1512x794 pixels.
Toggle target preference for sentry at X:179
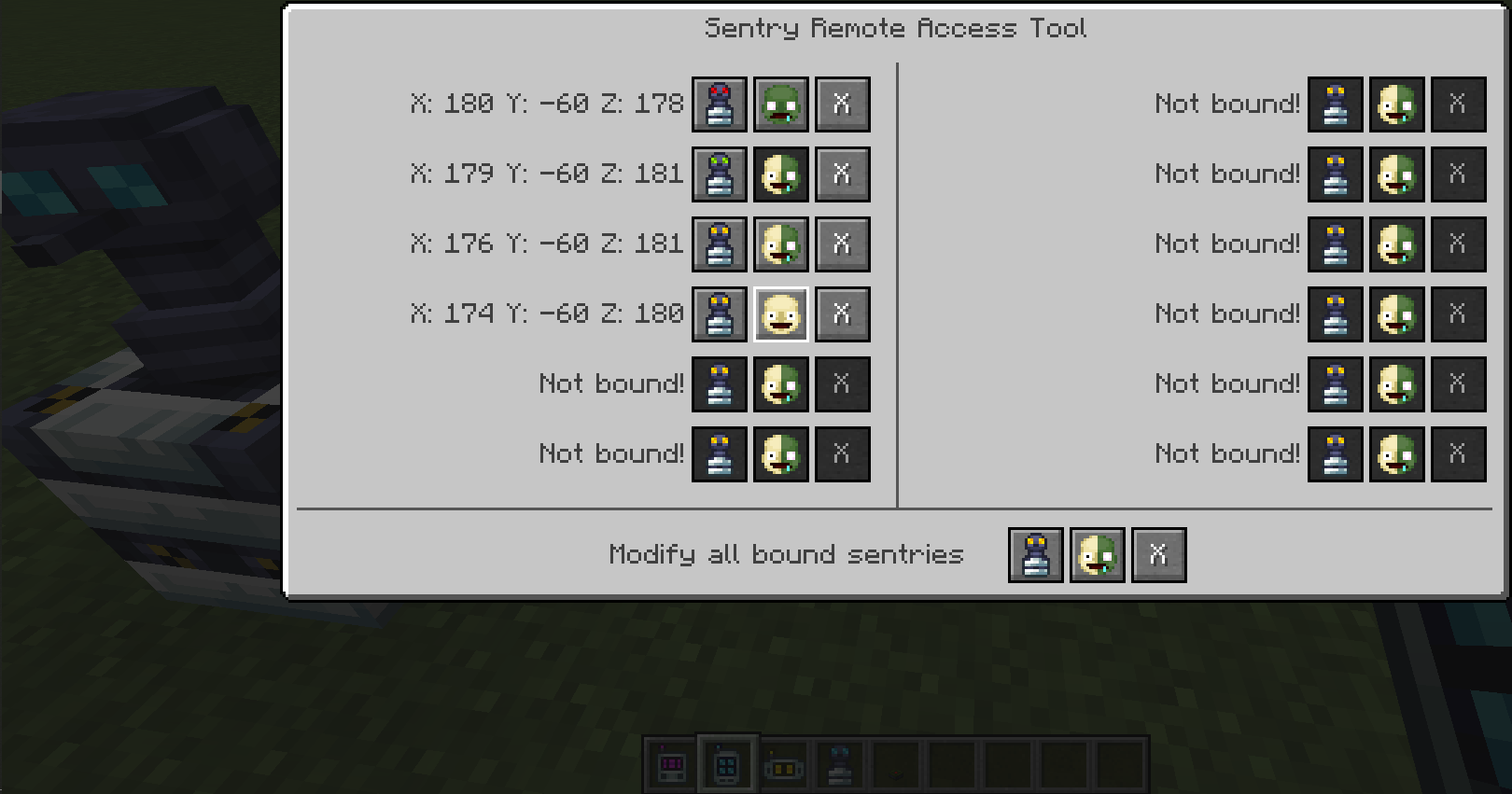[780, 174]
